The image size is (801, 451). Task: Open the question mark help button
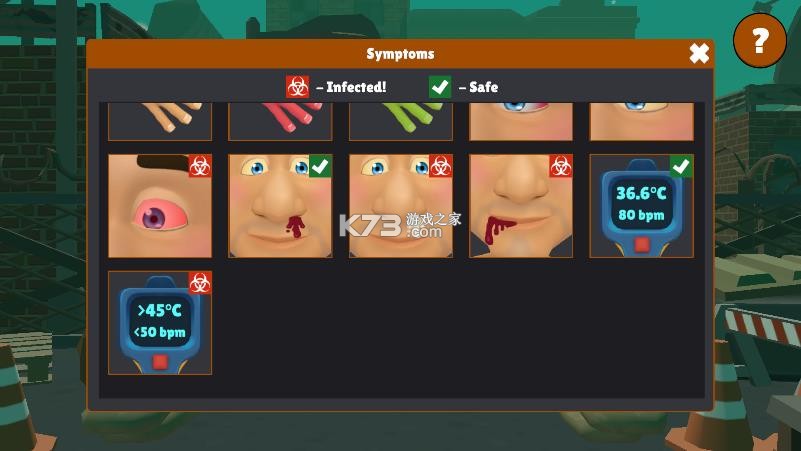tap(760, 41)
